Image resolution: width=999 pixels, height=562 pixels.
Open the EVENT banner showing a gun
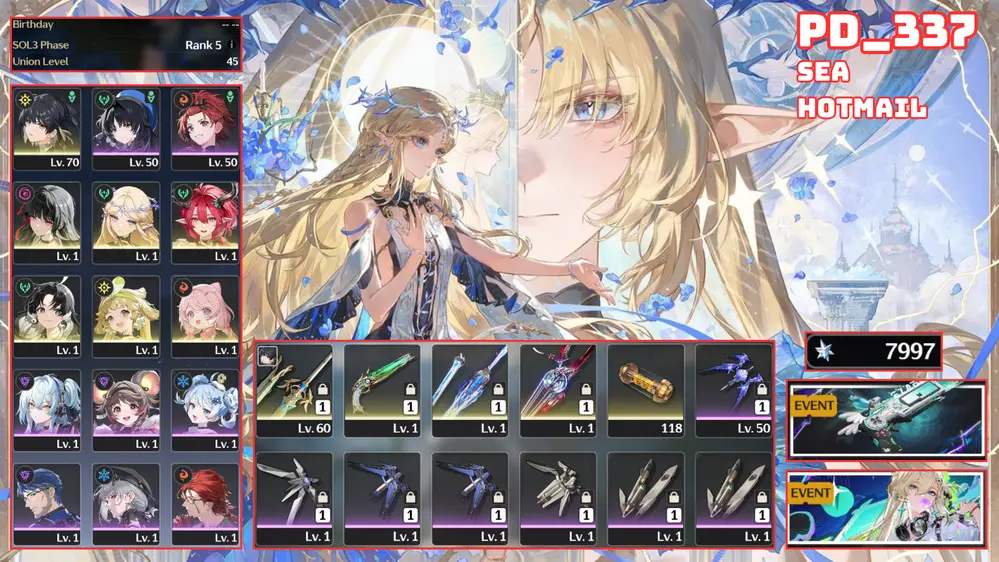(886, 420)
